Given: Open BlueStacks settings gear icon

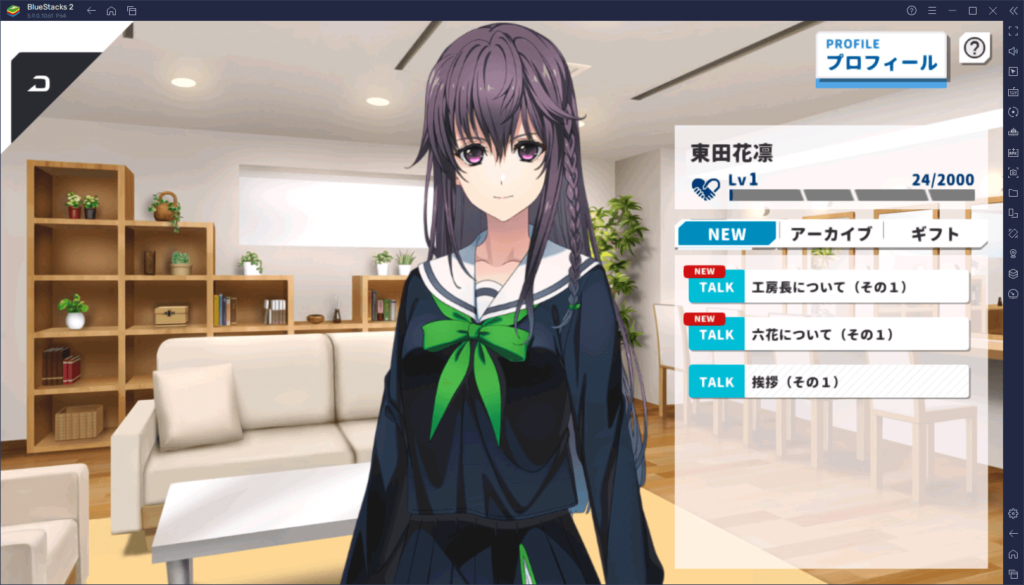Looking at the screenshot, I should [1013, 513].
